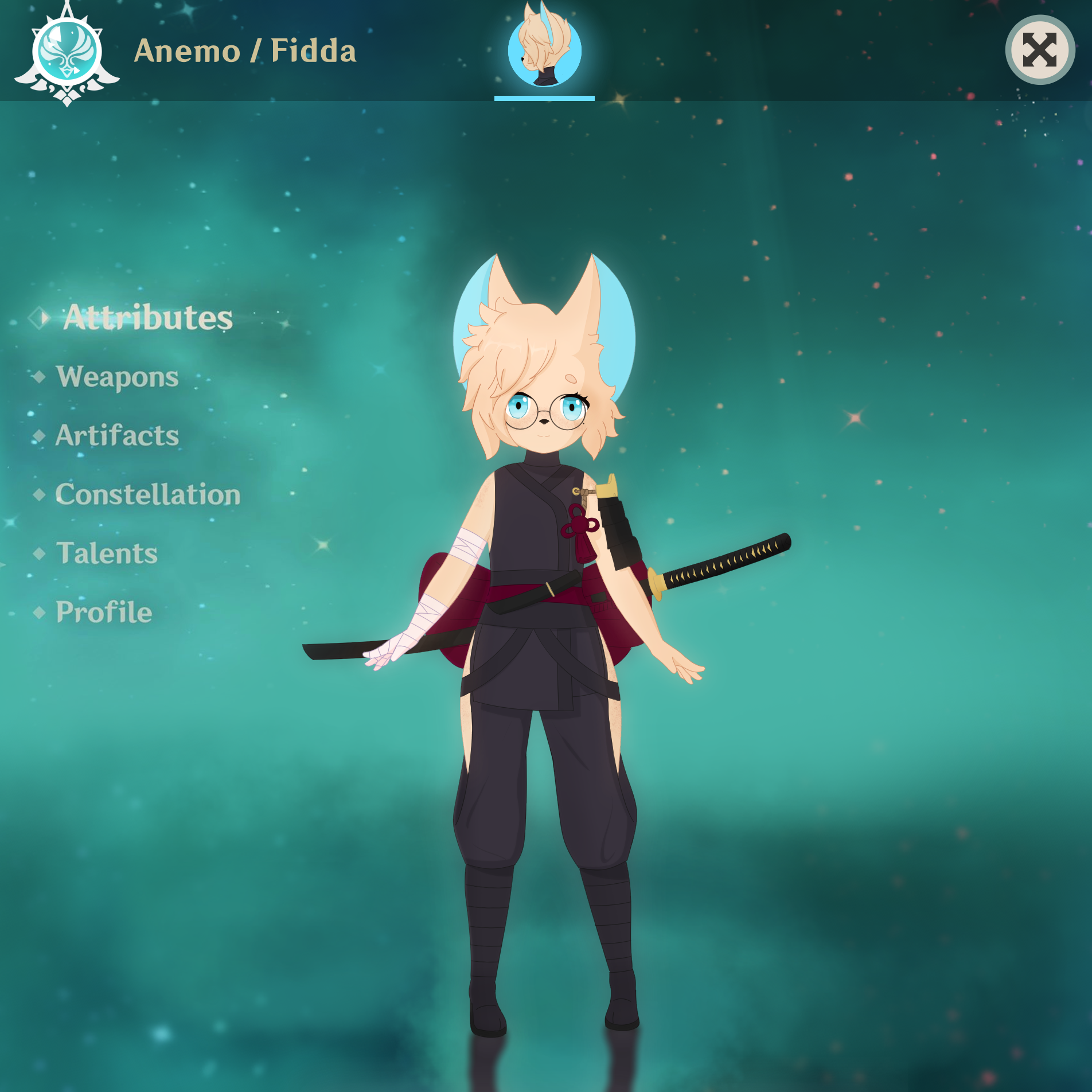1092x1092 pixels.
Task: Open the Weapons section
Action: 116,377
